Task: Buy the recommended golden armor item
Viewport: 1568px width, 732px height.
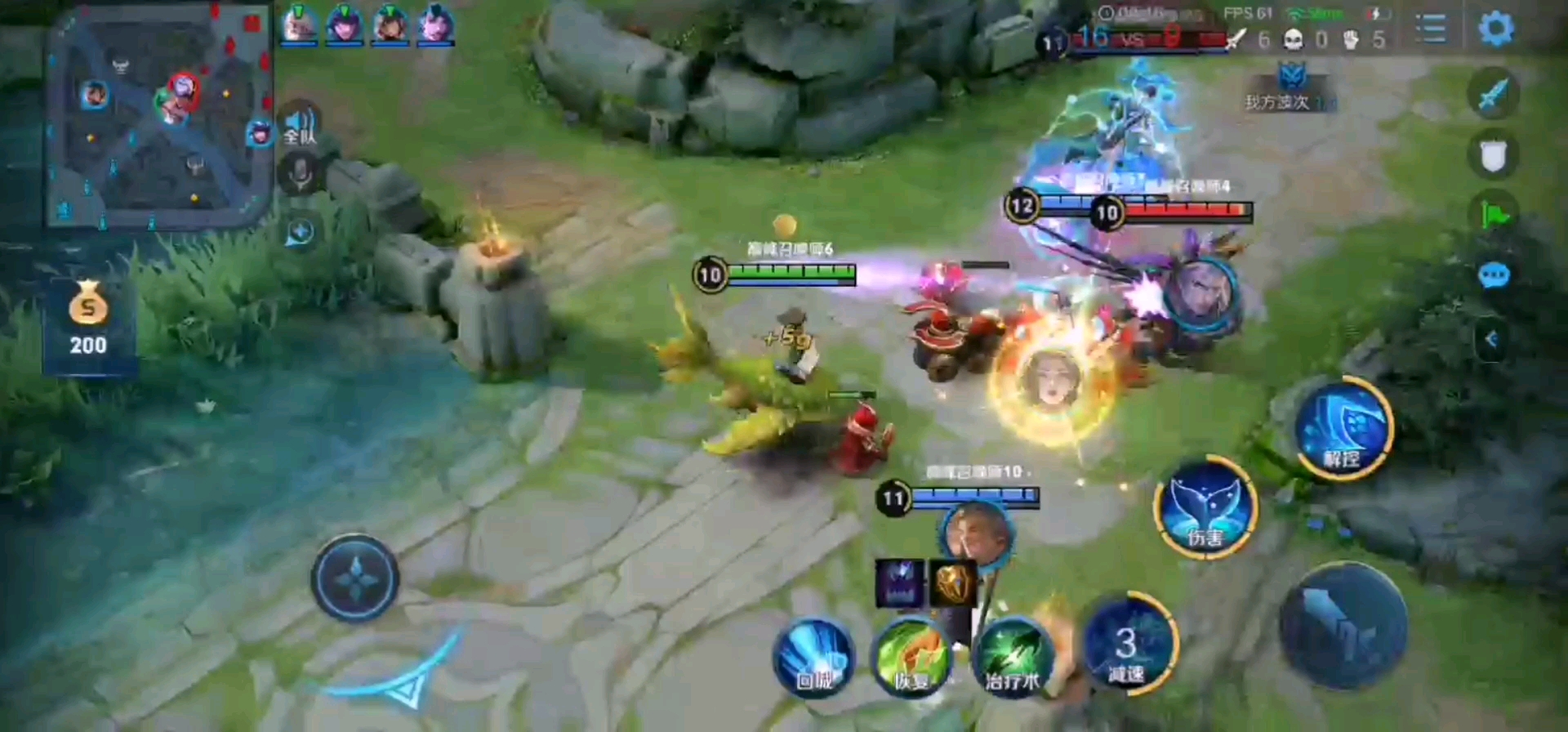Action: coord(952,583)
